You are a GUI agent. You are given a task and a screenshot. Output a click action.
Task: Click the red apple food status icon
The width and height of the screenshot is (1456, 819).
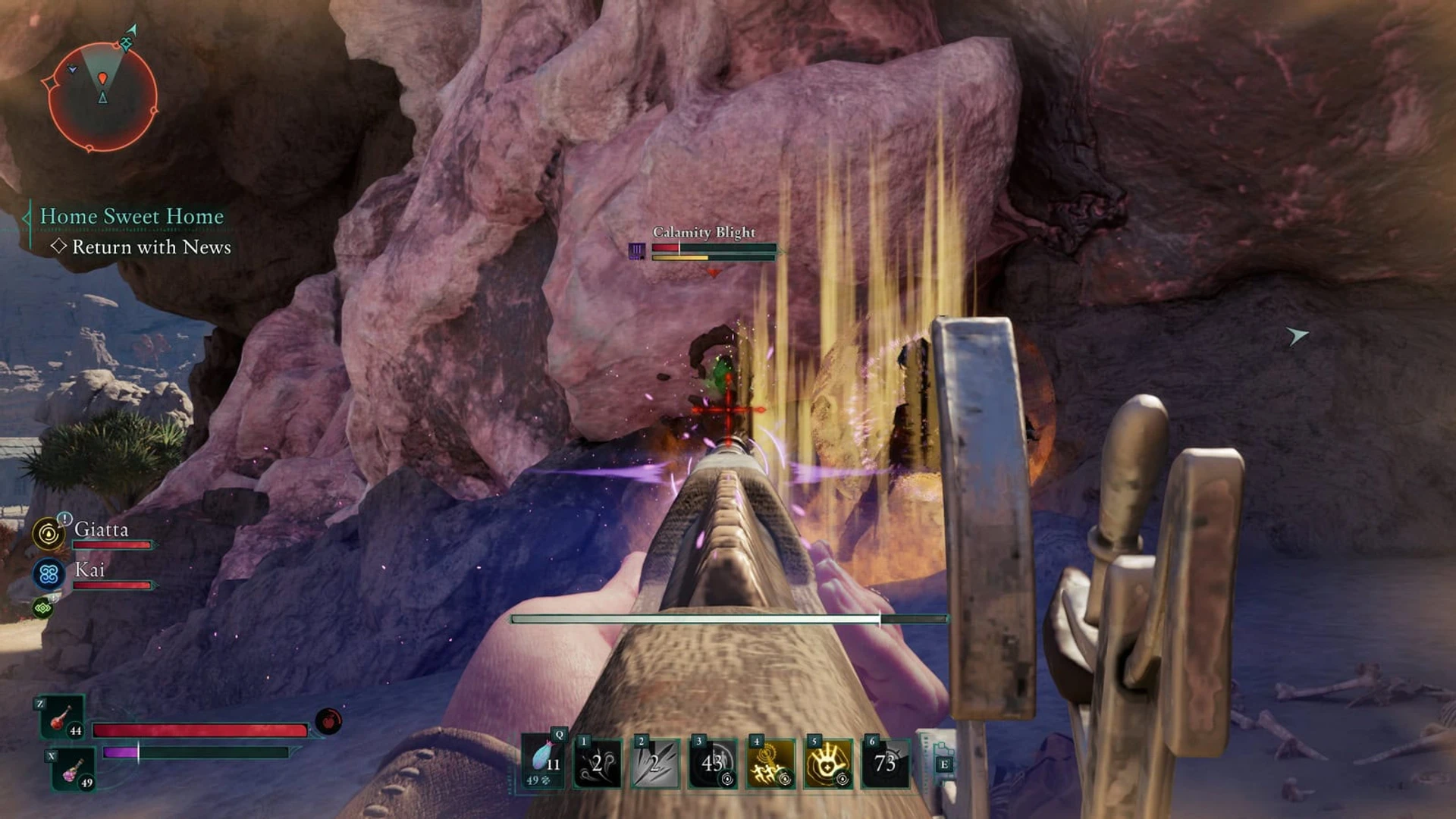328,721
